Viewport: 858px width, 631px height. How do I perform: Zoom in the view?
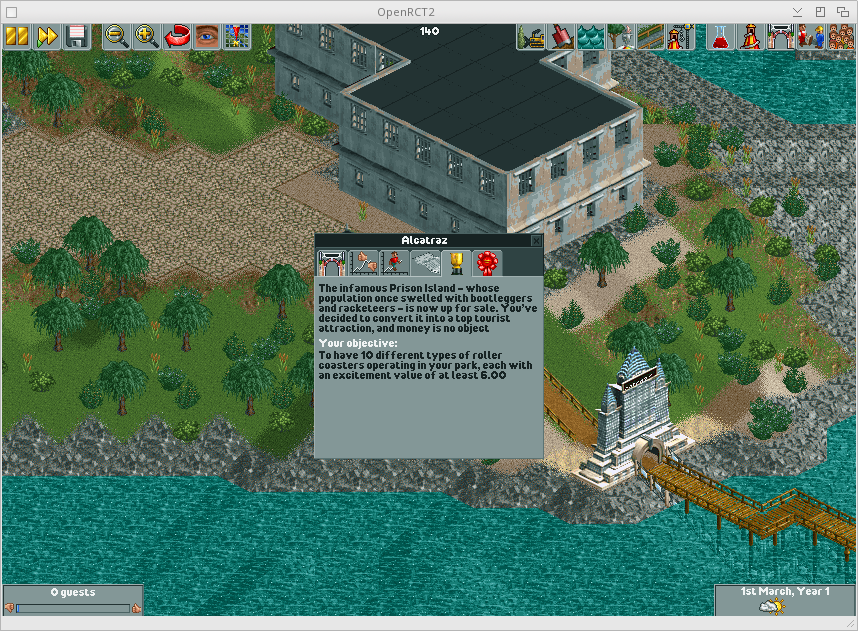[x=146, y=37]
